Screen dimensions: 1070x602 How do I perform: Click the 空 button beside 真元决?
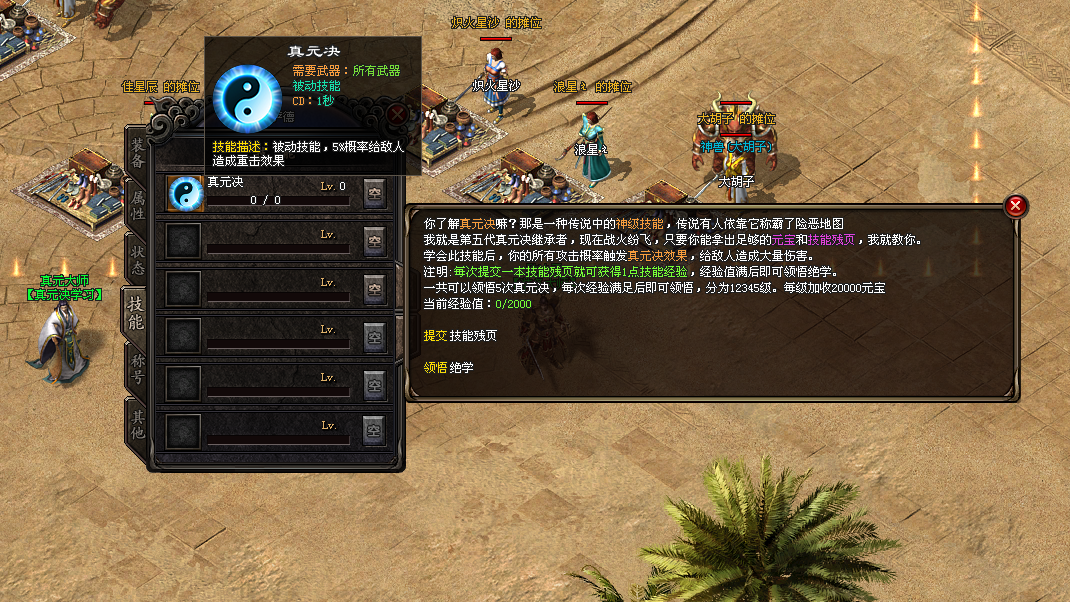point(375,193)
